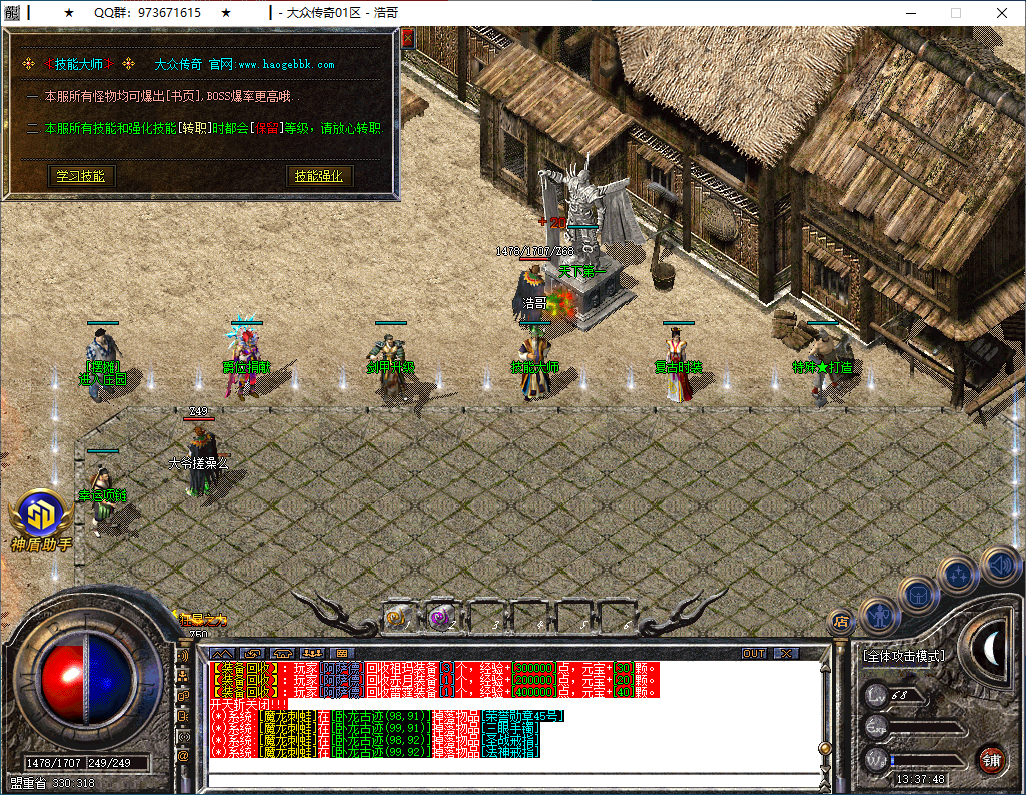Click the first chat toolbar button with peaks icon
Image resolution: width=1026 pixels, height=795 pixels.
221,653
